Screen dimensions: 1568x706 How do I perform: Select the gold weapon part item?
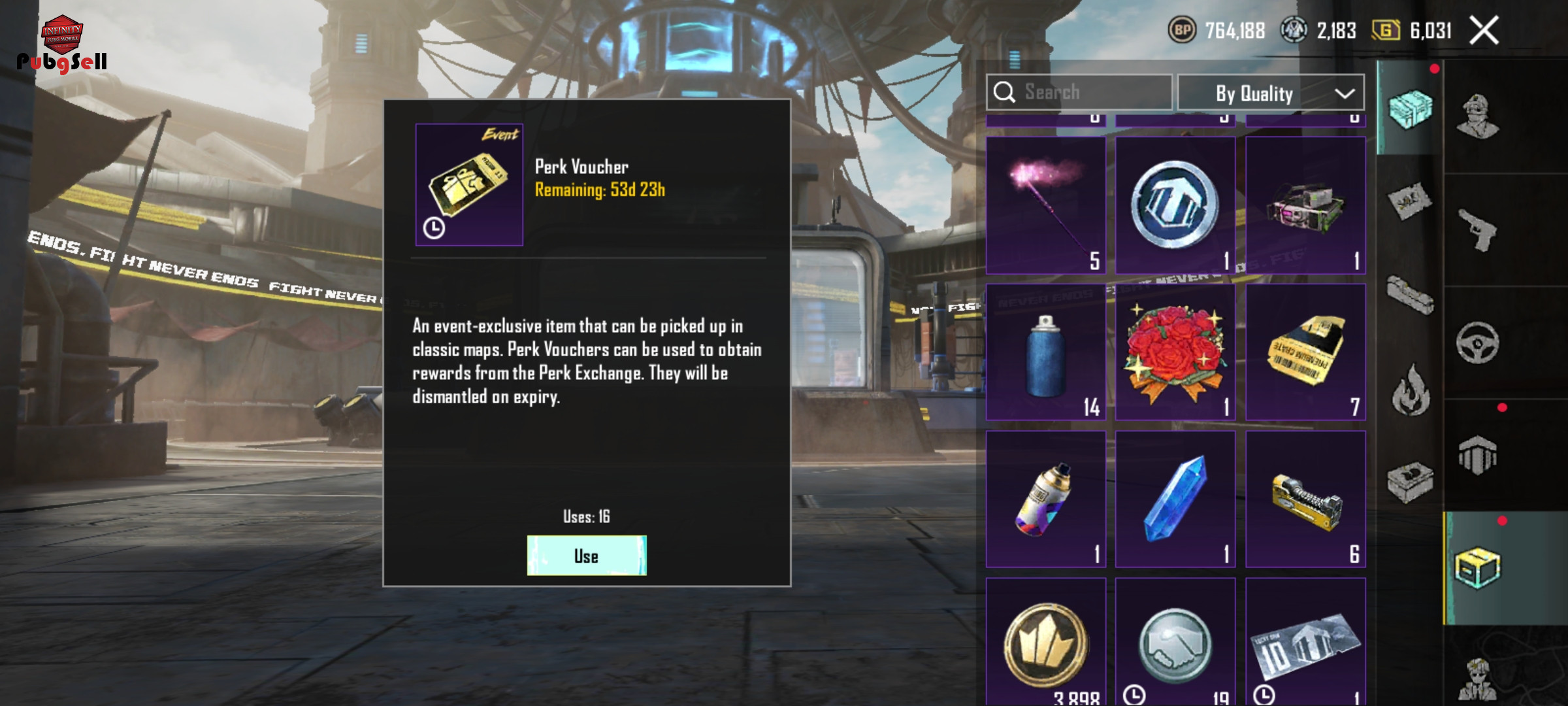pyautogui.click(x=1305, y=499)
